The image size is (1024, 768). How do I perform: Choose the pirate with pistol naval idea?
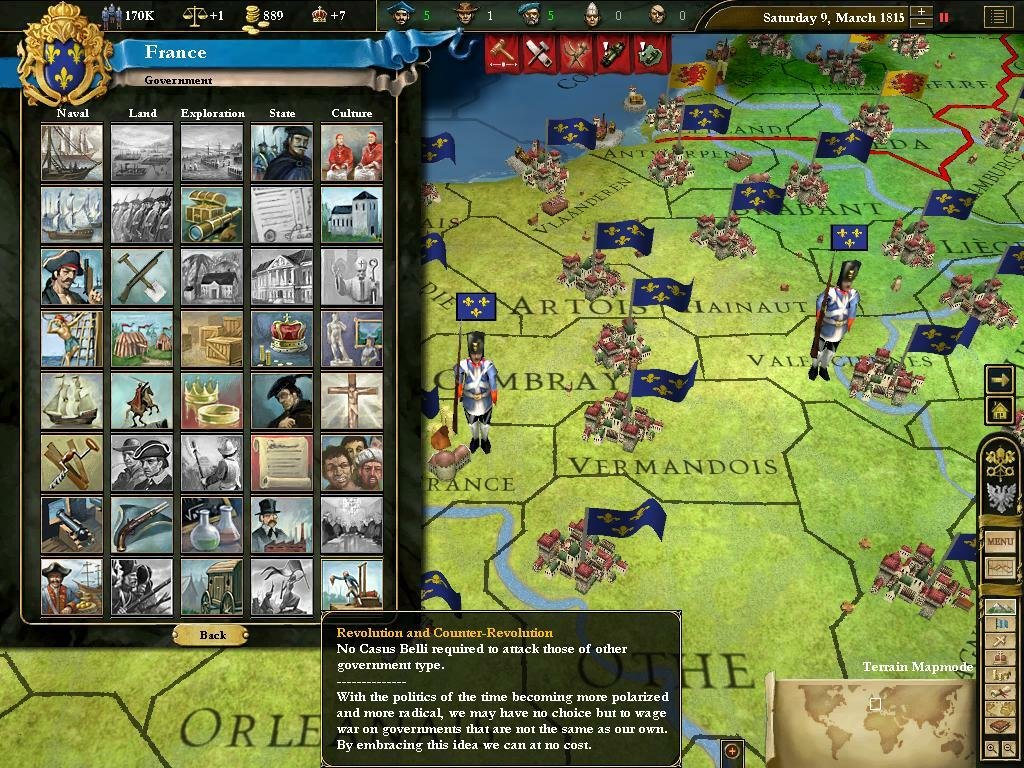click(72, 276)
